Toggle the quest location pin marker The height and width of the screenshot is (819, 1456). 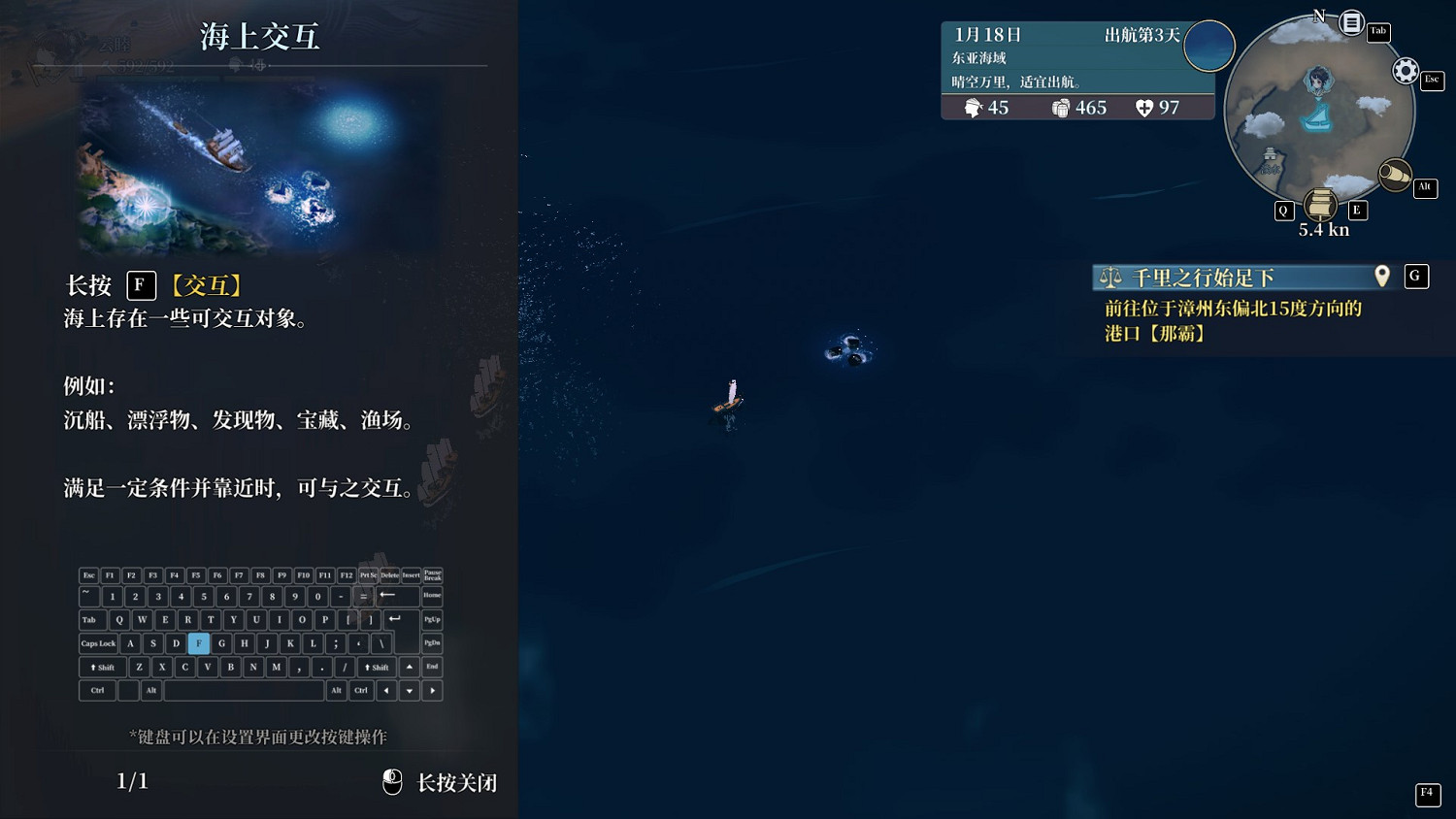1382,276
